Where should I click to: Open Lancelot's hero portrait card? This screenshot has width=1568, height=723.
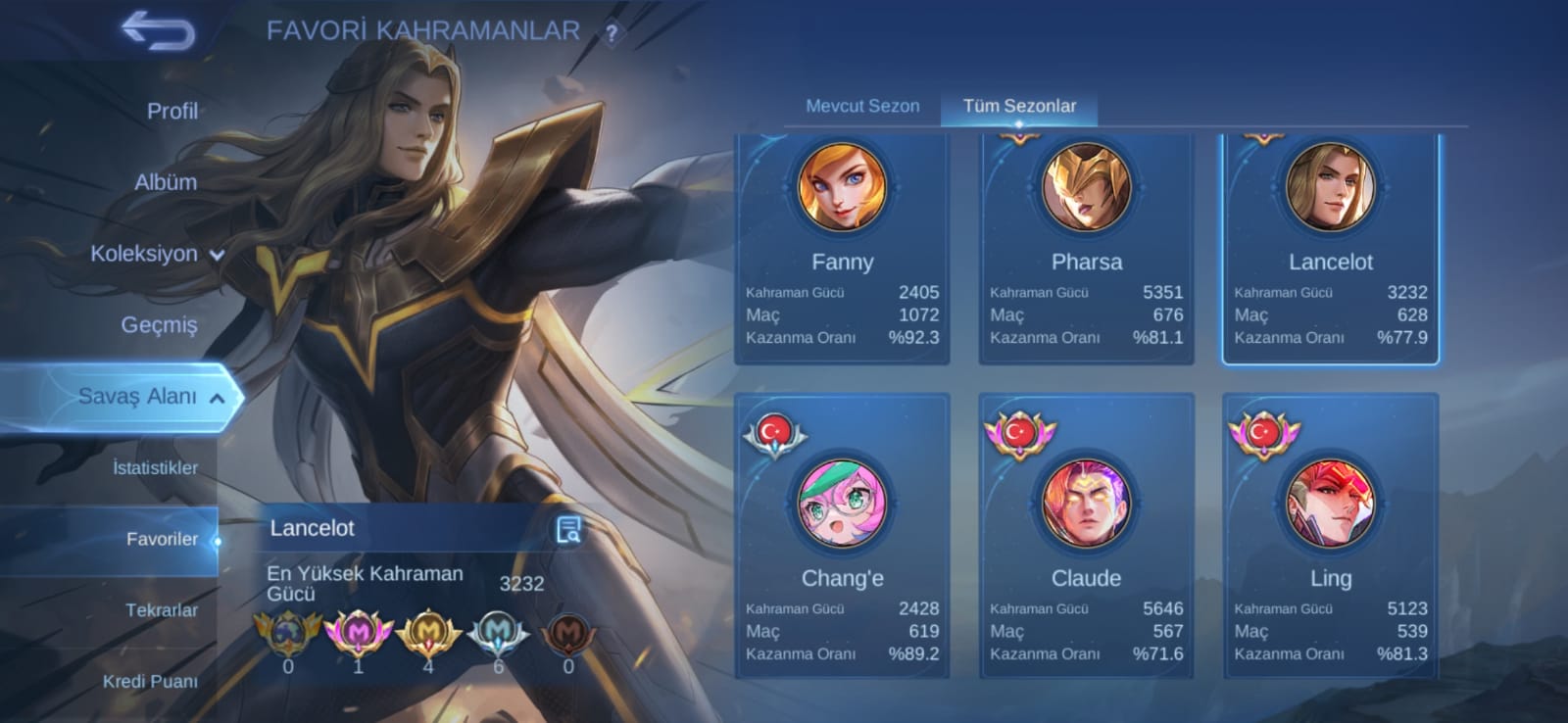[x=1331, y=187]
